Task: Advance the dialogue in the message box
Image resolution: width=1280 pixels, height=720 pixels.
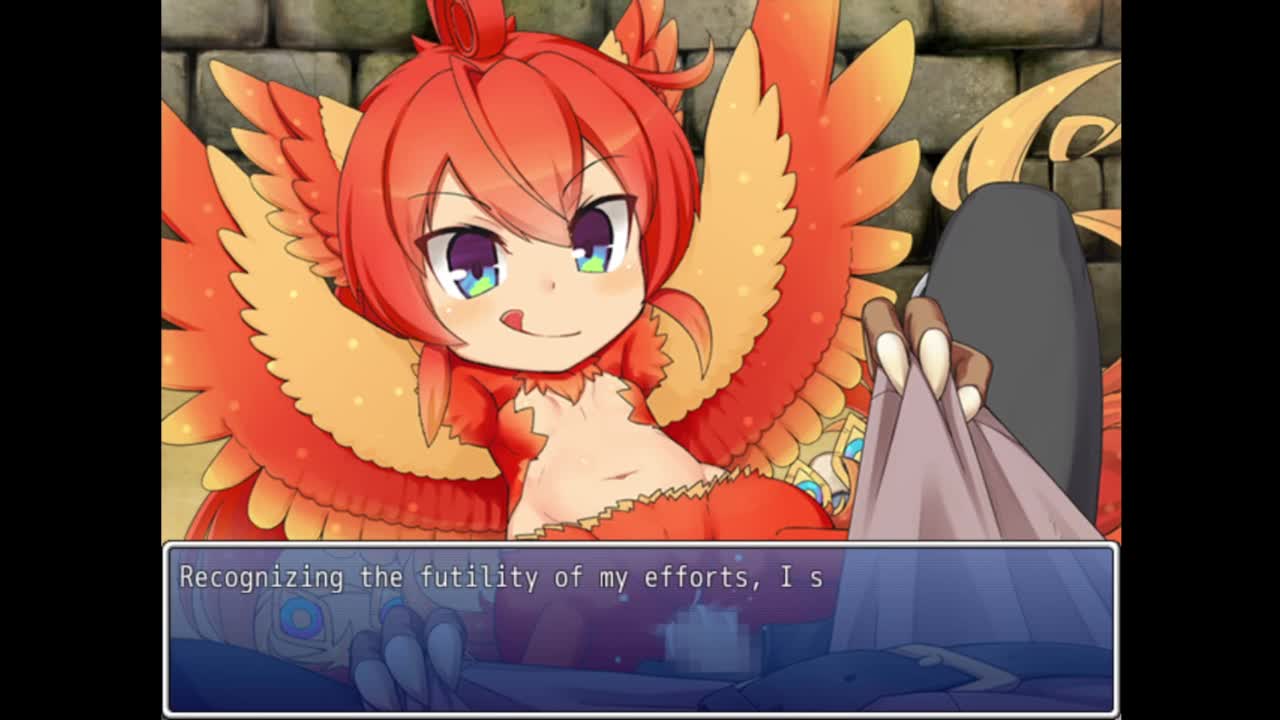Action: (640, 628)
